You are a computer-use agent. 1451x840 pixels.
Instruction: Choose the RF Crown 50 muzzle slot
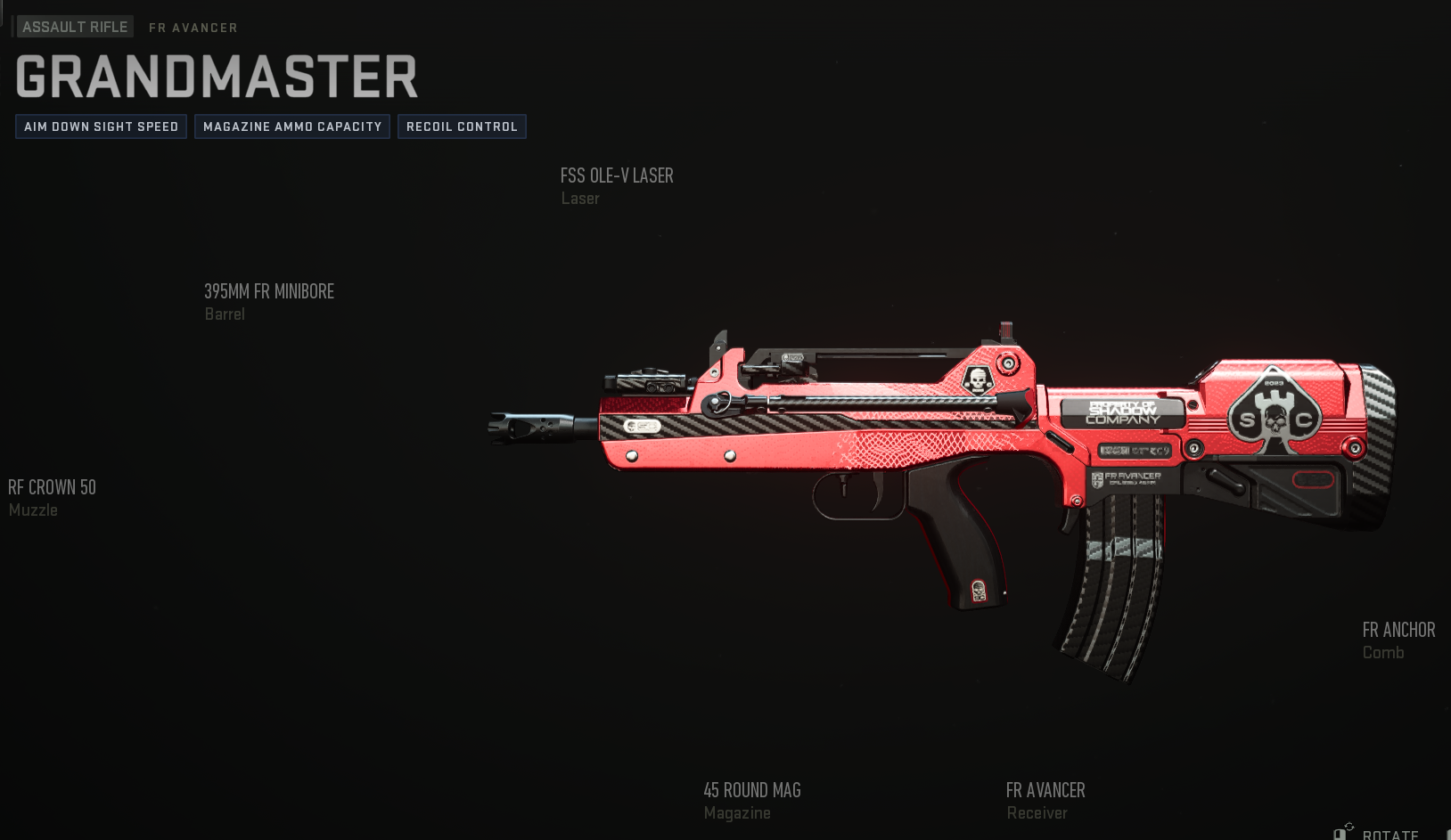click(x=52, y=497)
